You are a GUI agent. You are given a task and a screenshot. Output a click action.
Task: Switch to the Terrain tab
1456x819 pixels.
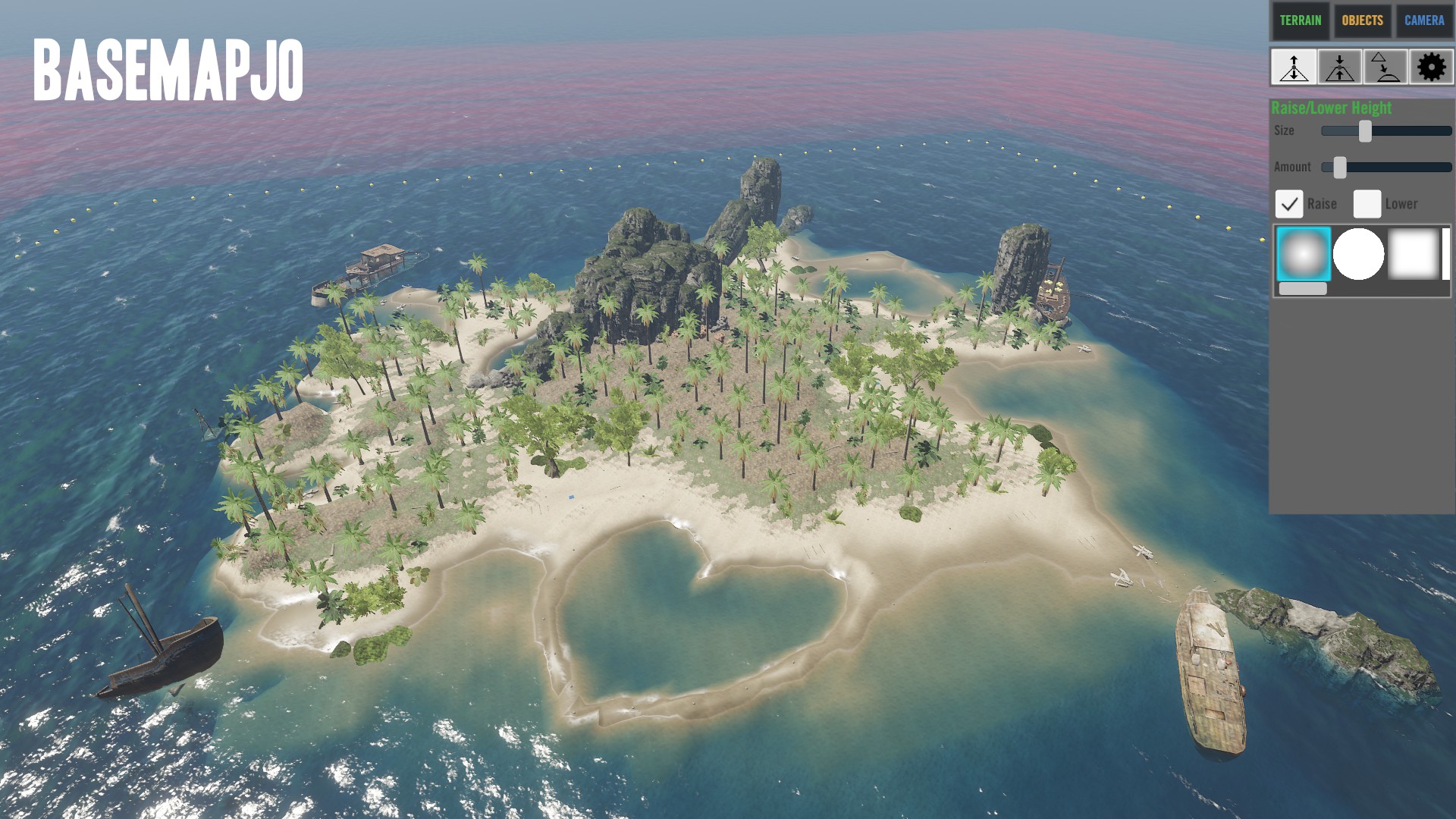[x=1301, y=20]
